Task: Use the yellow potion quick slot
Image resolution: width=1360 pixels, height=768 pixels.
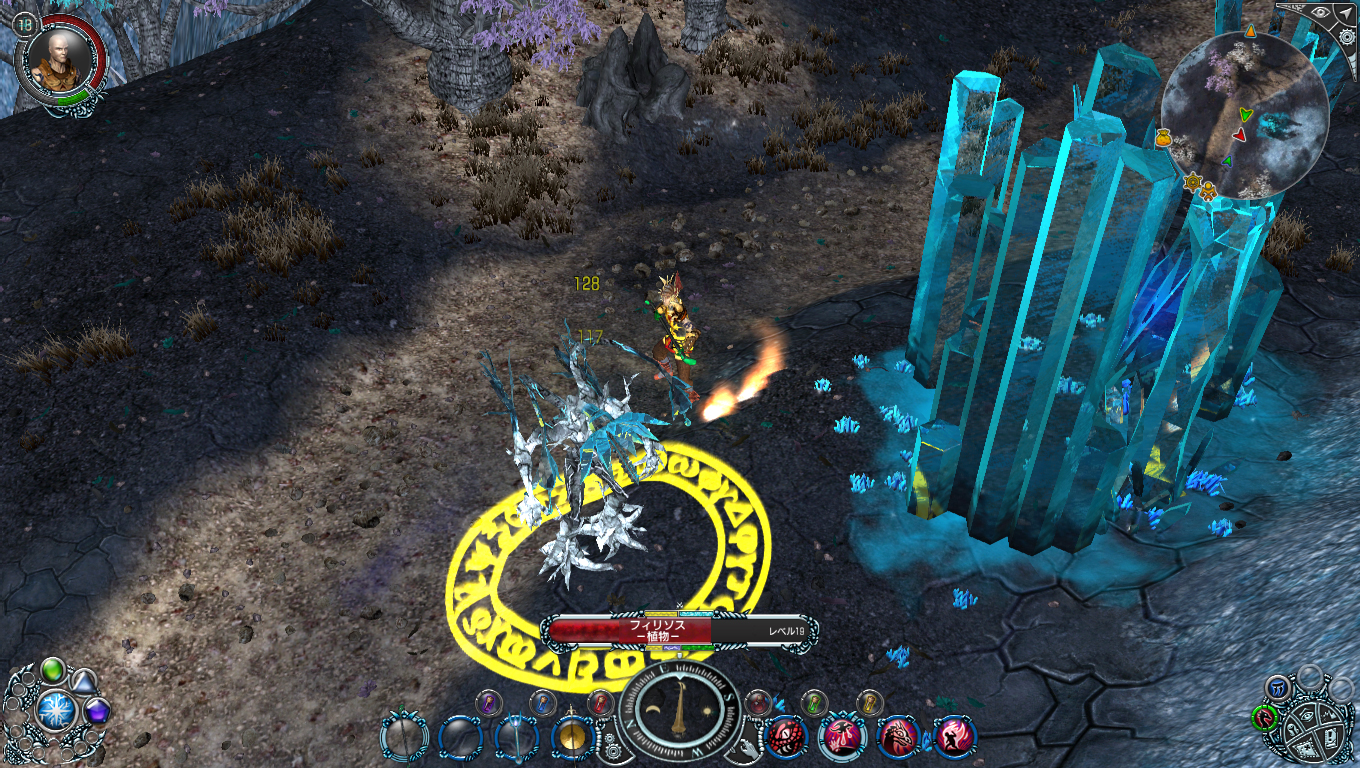Action: pos(870,702)
